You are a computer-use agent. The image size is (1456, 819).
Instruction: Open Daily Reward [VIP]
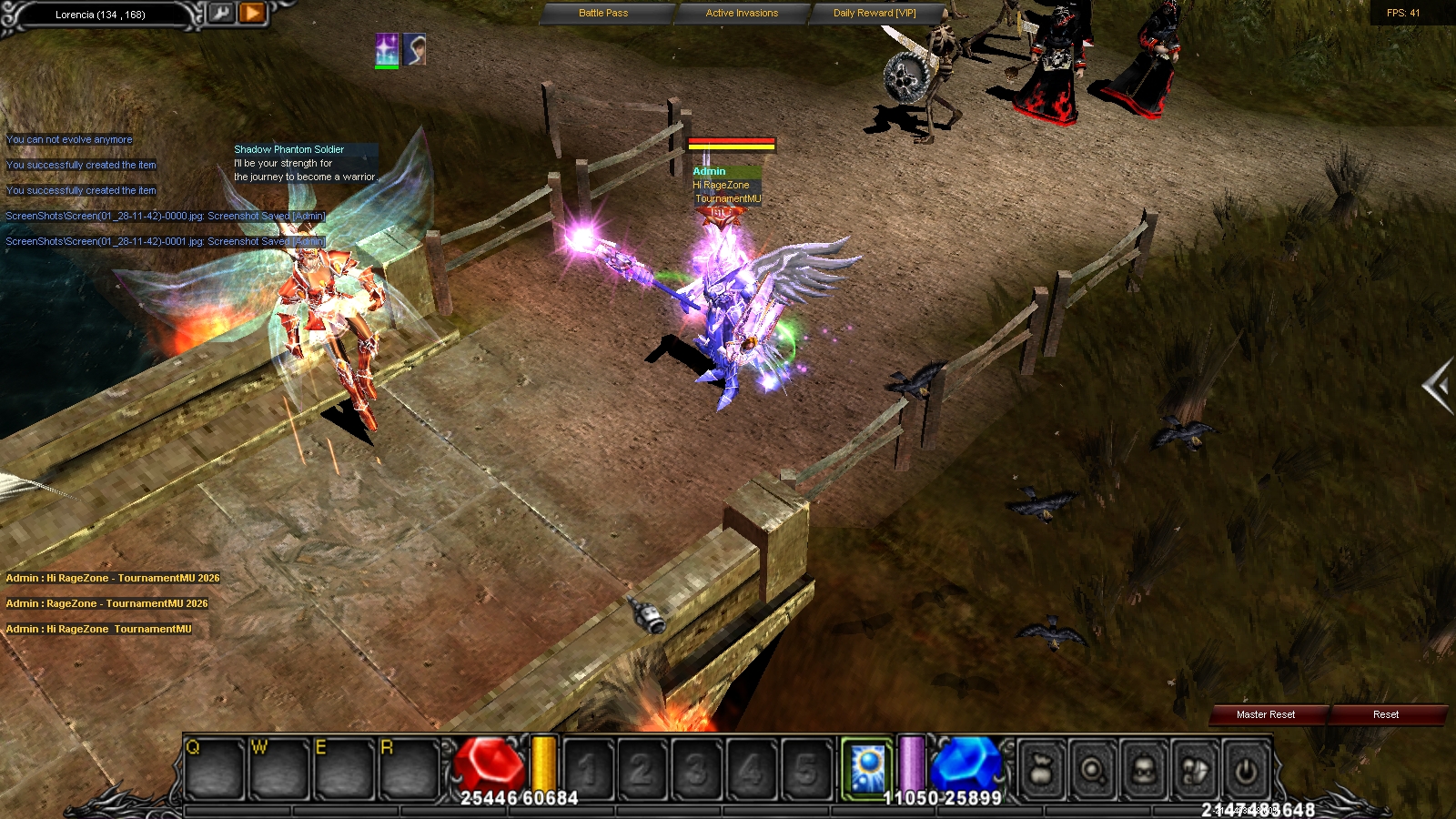(875, 13)
